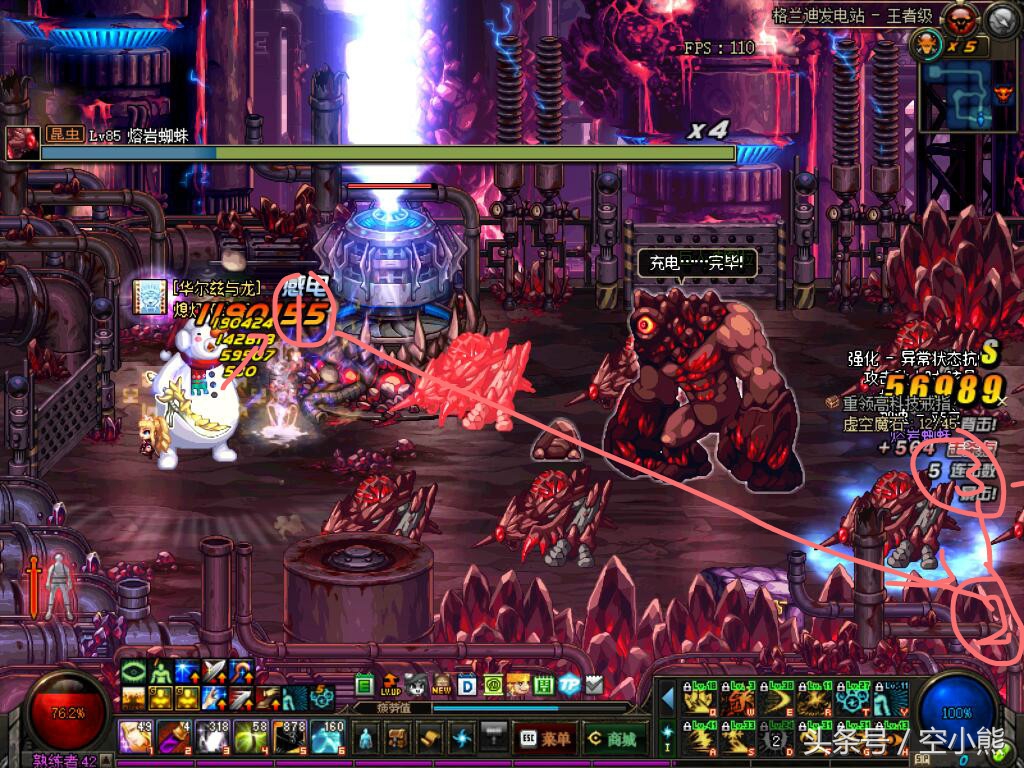Click the blue TP icon
The image size is (1024, 768).
[x=569, y=684]
